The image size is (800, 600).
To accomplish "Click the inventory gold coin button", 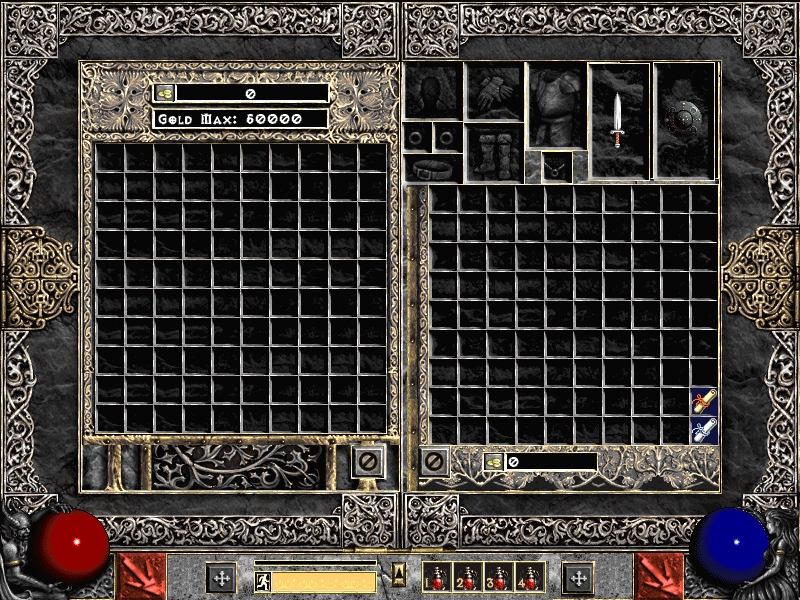I will point(494,462).
